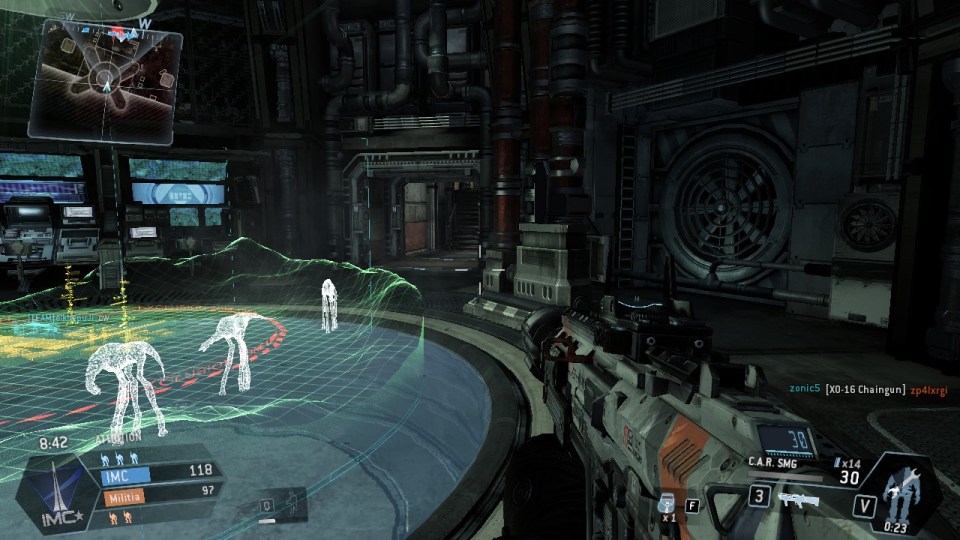The width and height of the screenshot is (960, 540).
Task: Click the minimap radar panel
Action: pos(106,78)
